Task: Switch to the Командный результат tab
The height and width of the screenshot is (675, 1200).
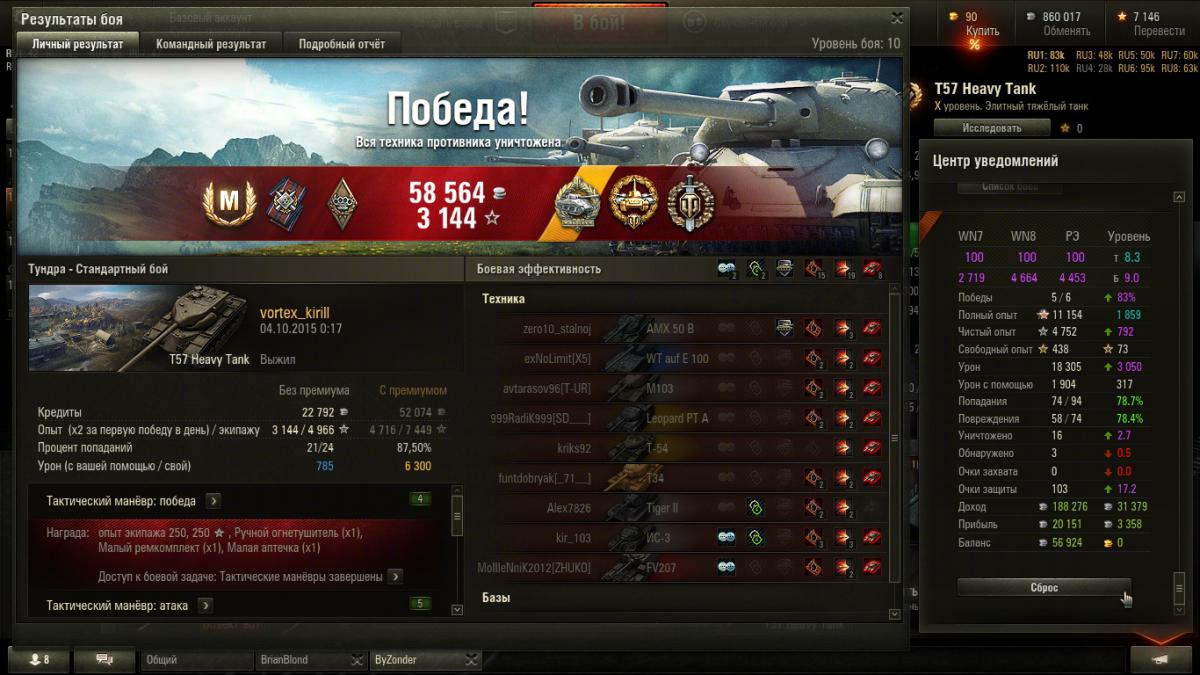Action: [211, 44]
